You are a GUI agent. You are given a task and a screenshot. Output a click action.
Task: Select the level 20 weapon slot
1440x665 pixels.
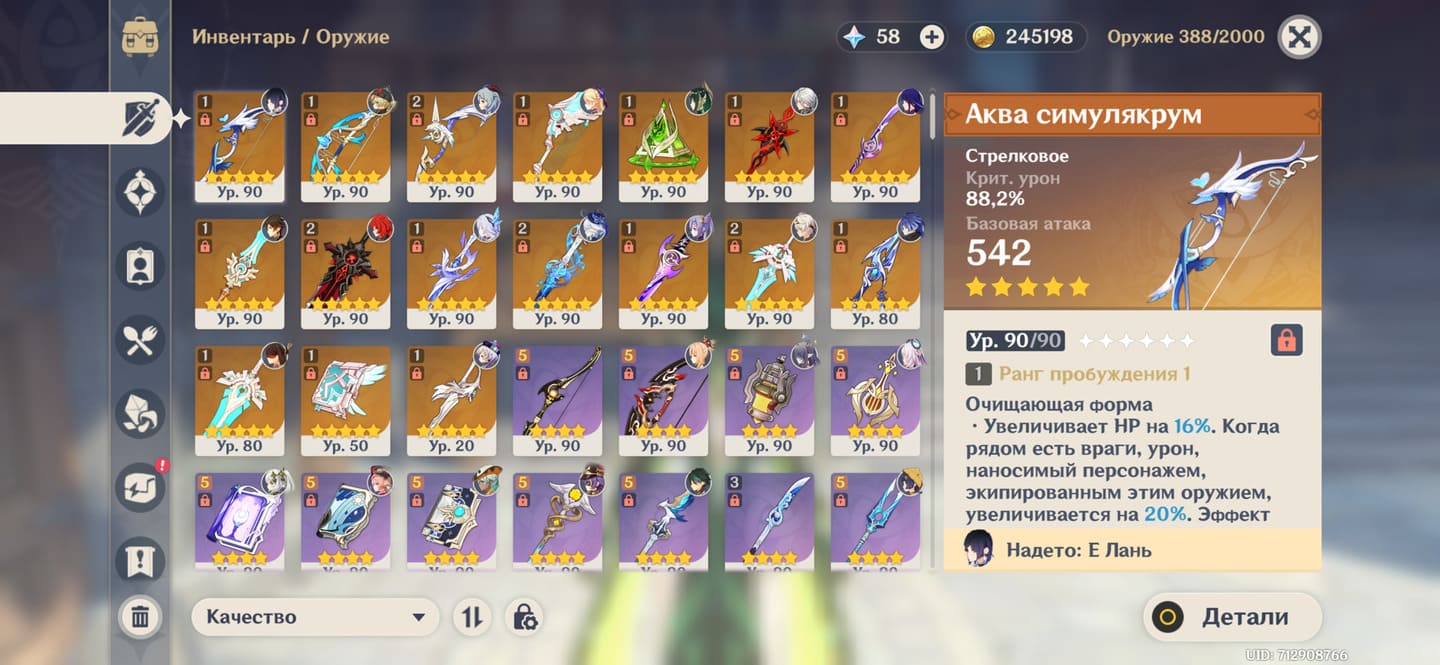(452, 400)
